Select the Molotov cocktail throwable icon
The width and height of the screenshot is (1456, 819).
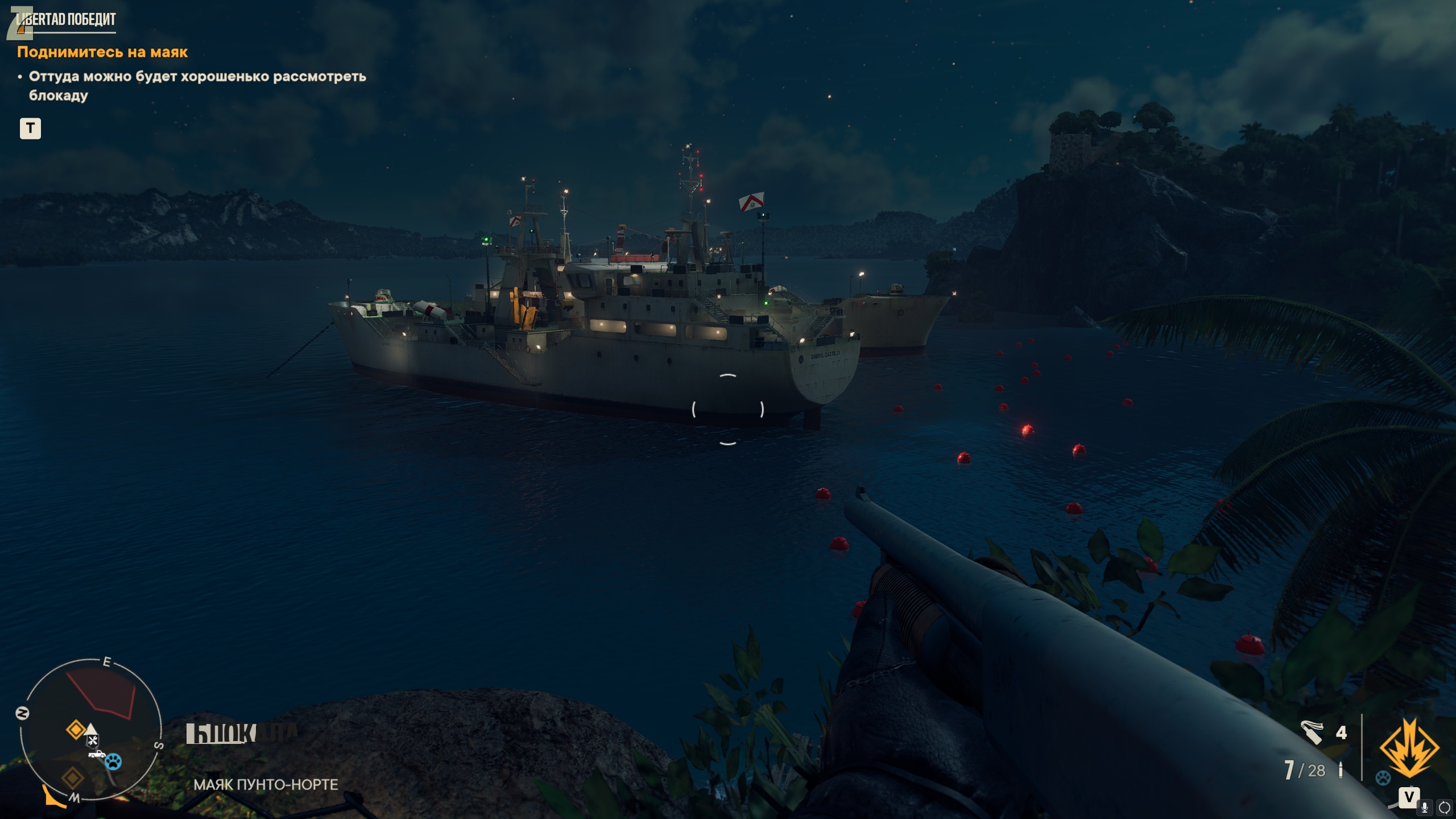1312,732
